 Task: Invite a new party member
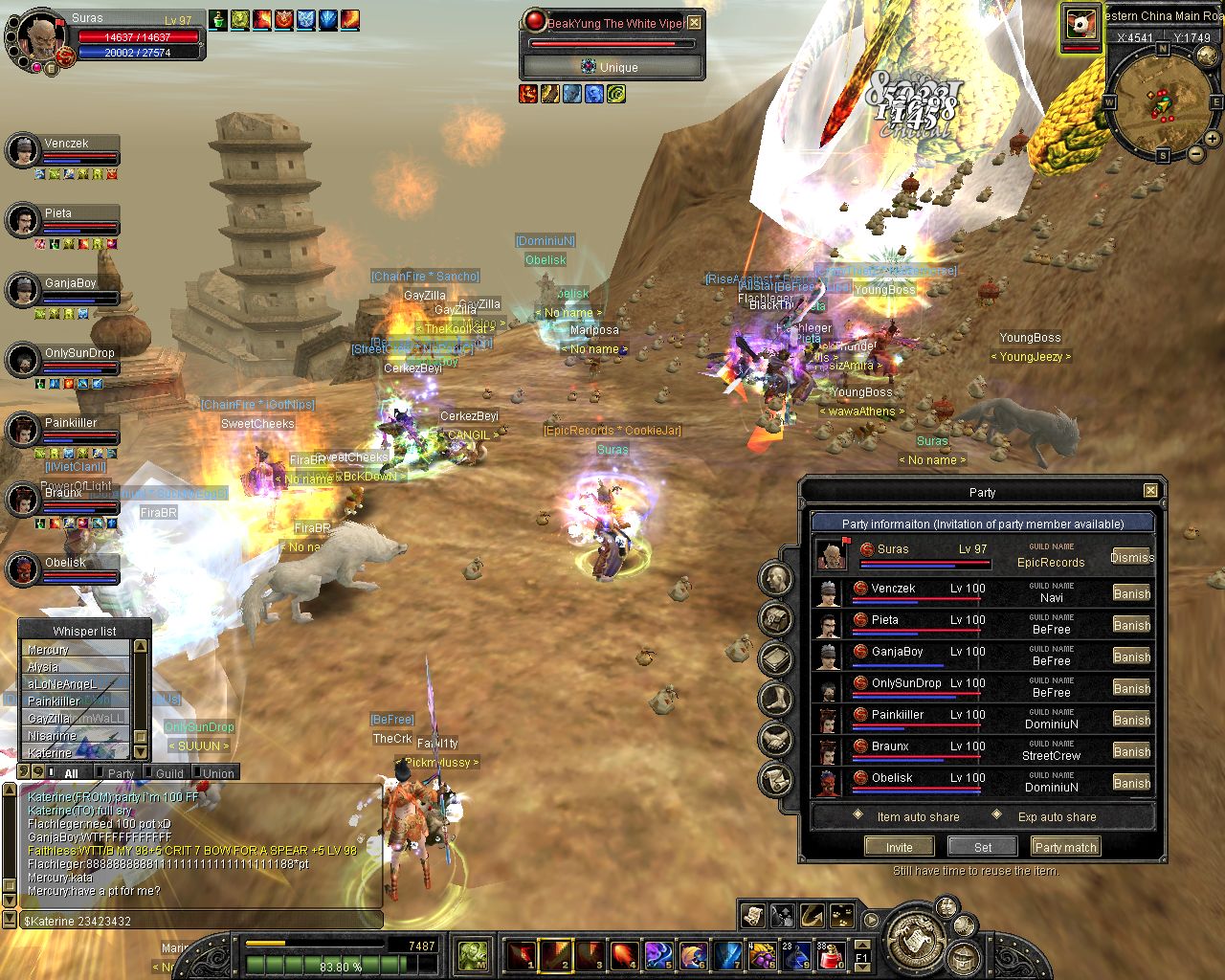[899, 847]
